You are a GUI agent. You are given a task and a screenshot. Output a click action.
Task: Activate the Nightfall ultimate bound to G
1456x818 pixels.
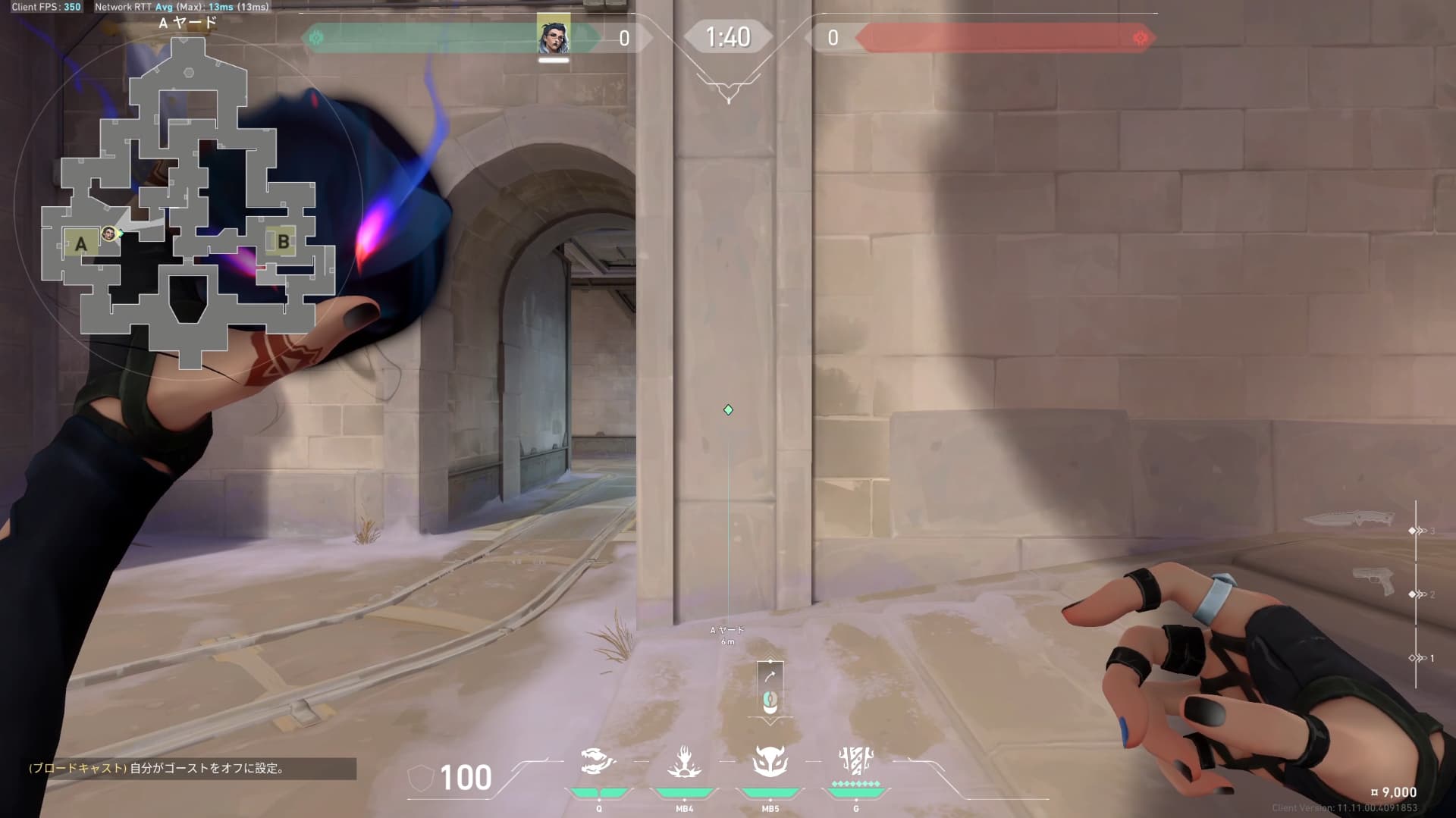856,760
